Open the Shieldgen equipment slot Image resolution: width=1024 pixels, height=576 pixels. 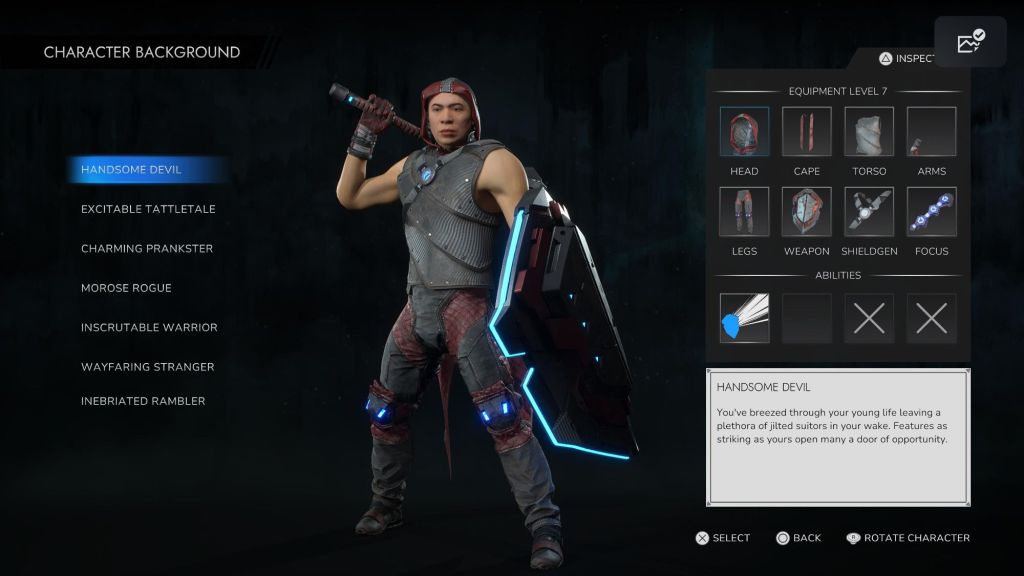(869, 212)
